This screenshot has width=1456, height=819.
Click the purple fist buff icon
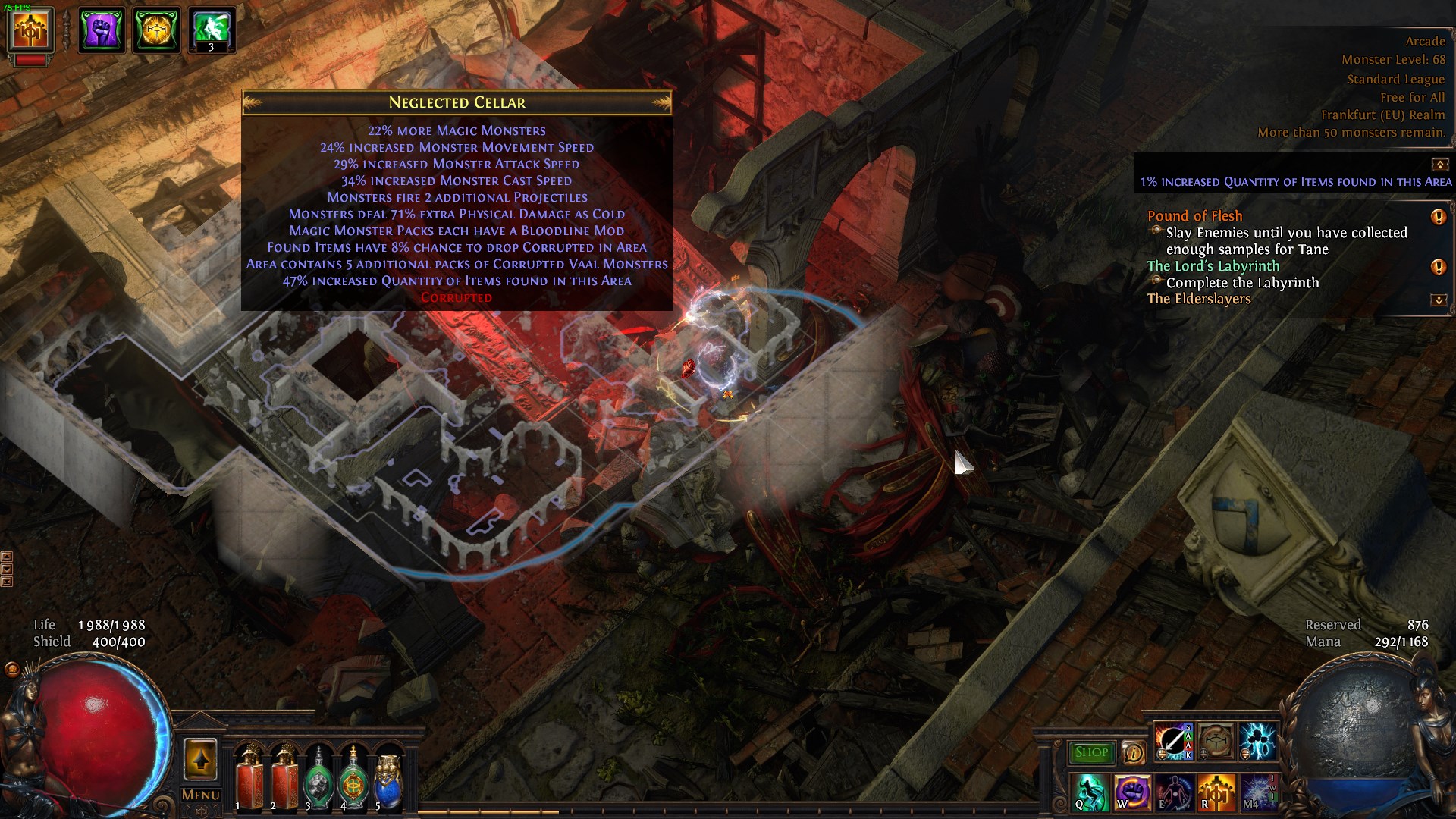click(101, 30)
